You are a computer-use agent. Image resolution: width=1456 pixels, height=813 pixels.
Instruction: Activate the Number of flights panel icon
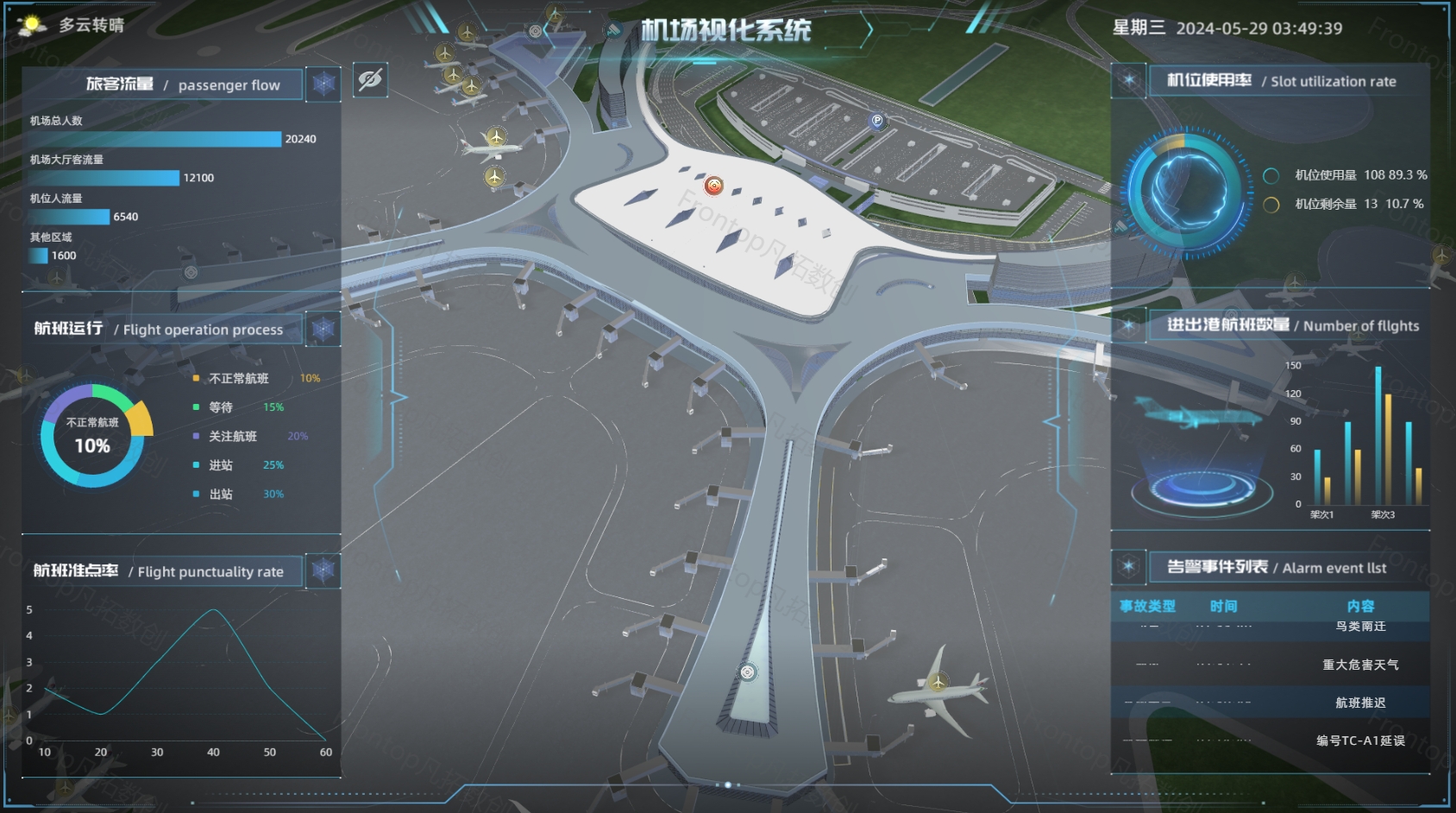[1128, 325]
